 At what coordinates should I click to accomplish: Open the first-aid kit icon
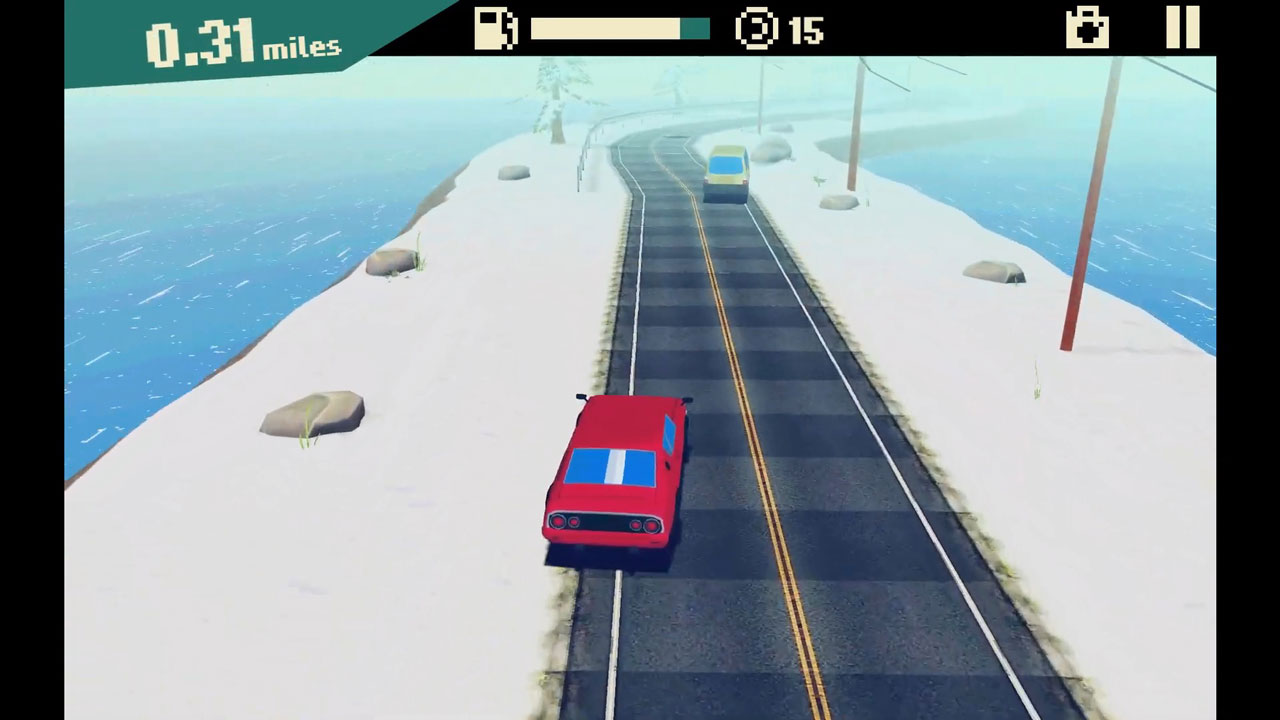click(x=1087, y=28)
